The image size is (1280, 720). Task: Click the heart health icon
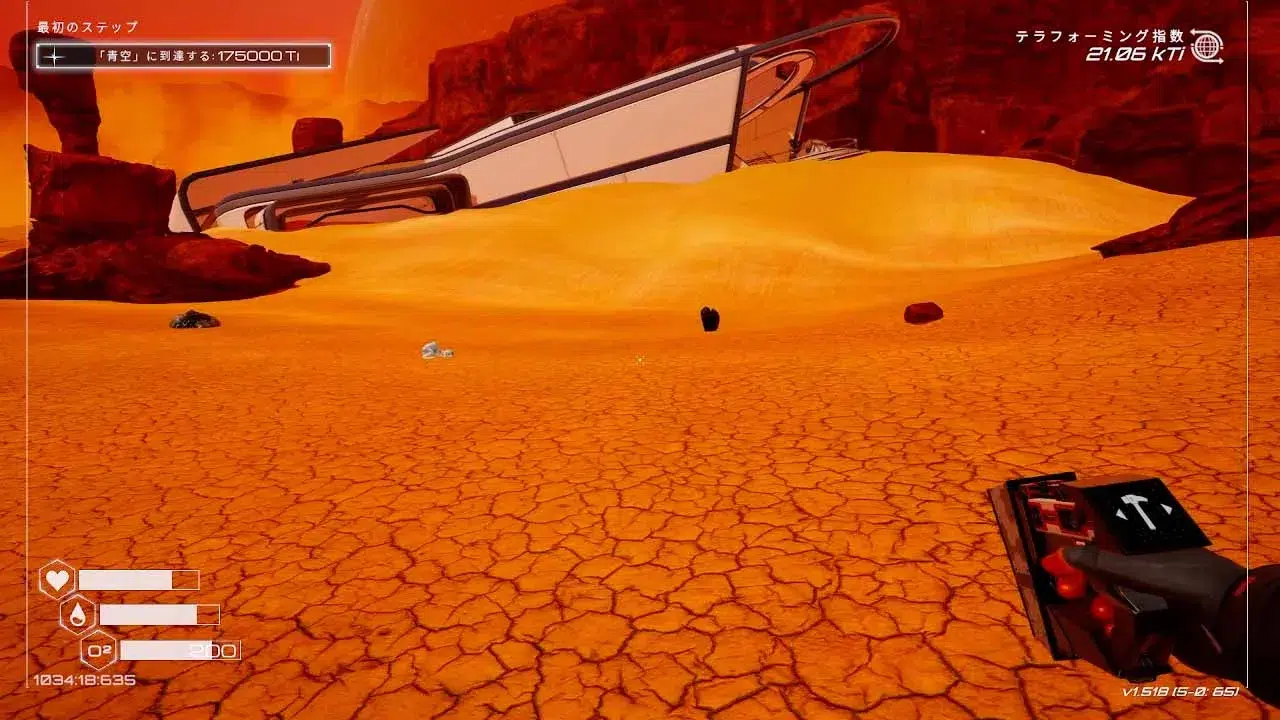(56, 579)
